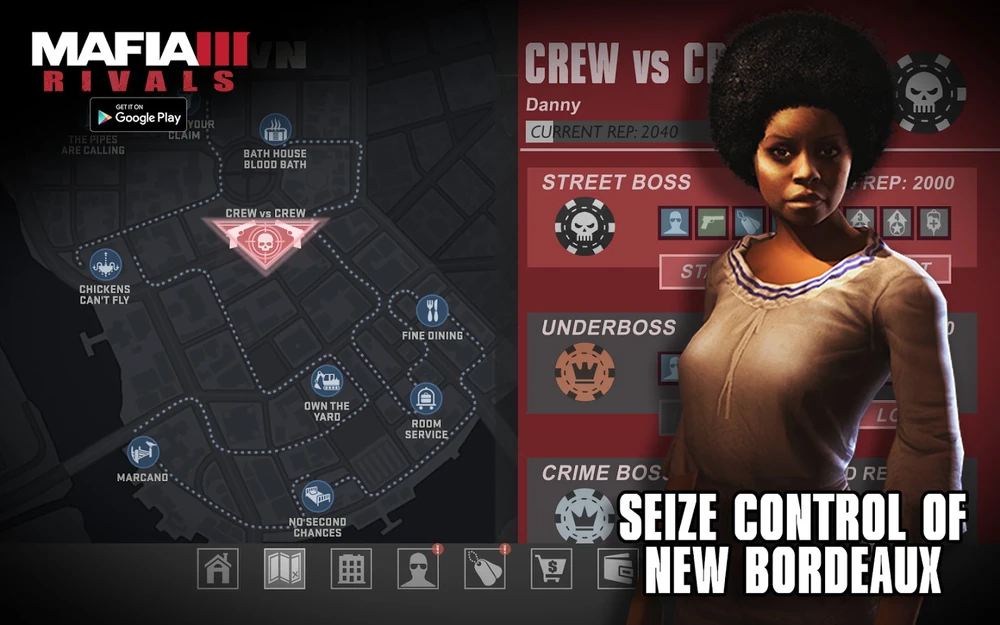Open the map tab in bottom bar
This screenshot has height=625, width=1000.
pyautogui.click(x=284, y=568)
